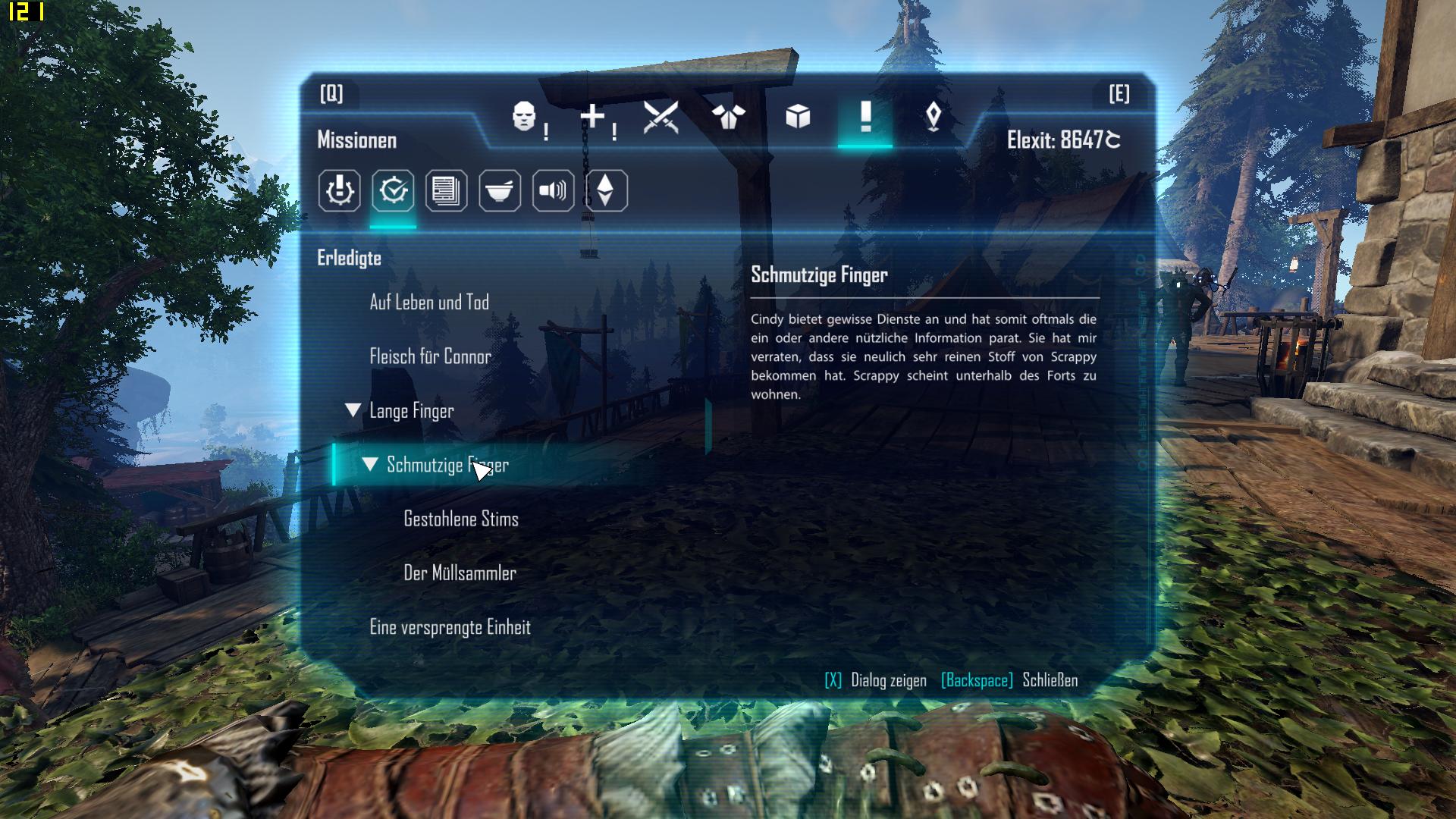This screenshot has height=819, width=1456.
Task: Open the cube inventory tab
Action: pyautogui.click(x=797, y=118)
